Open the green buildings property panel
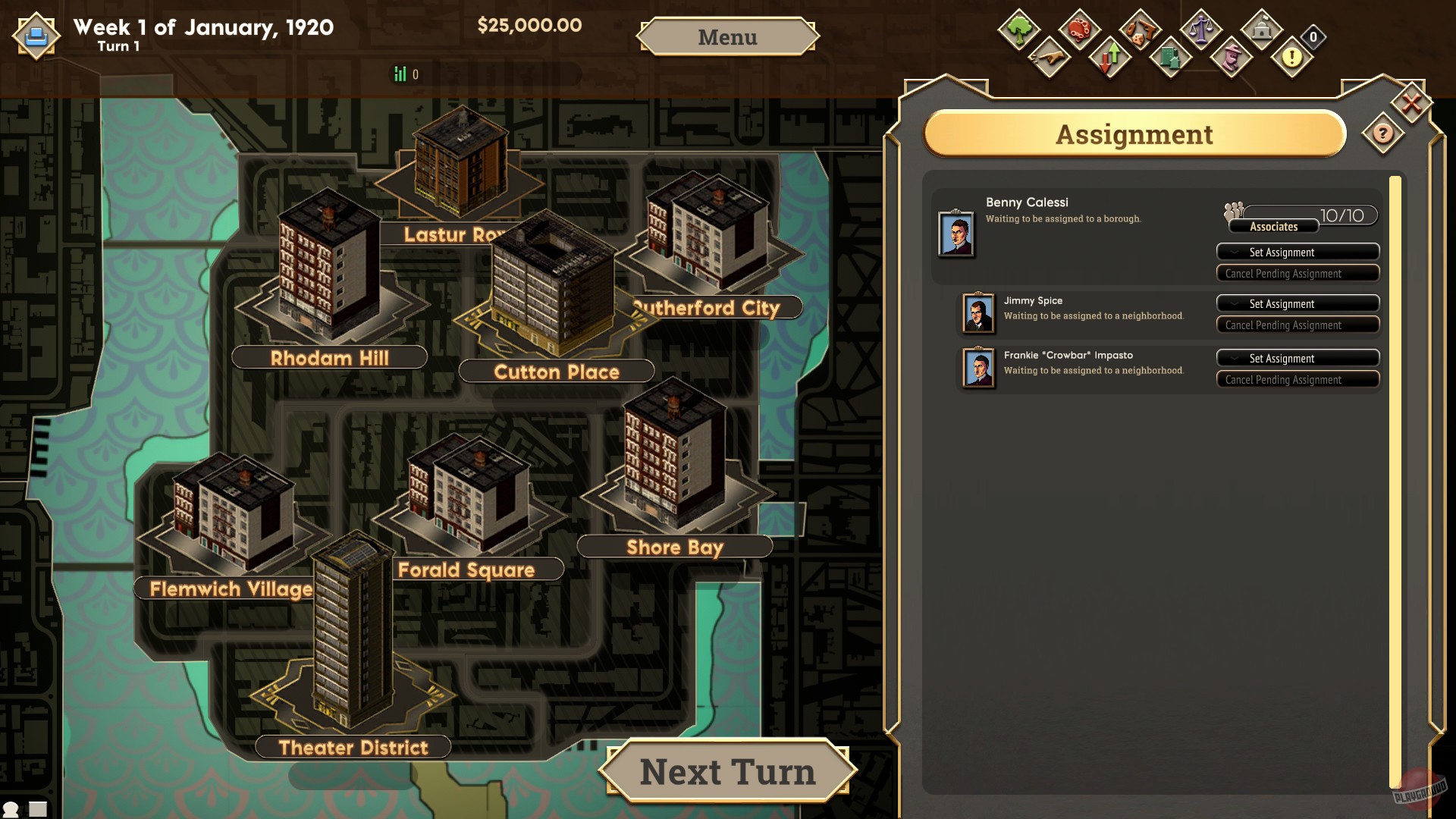 (x=1172, y=58)
